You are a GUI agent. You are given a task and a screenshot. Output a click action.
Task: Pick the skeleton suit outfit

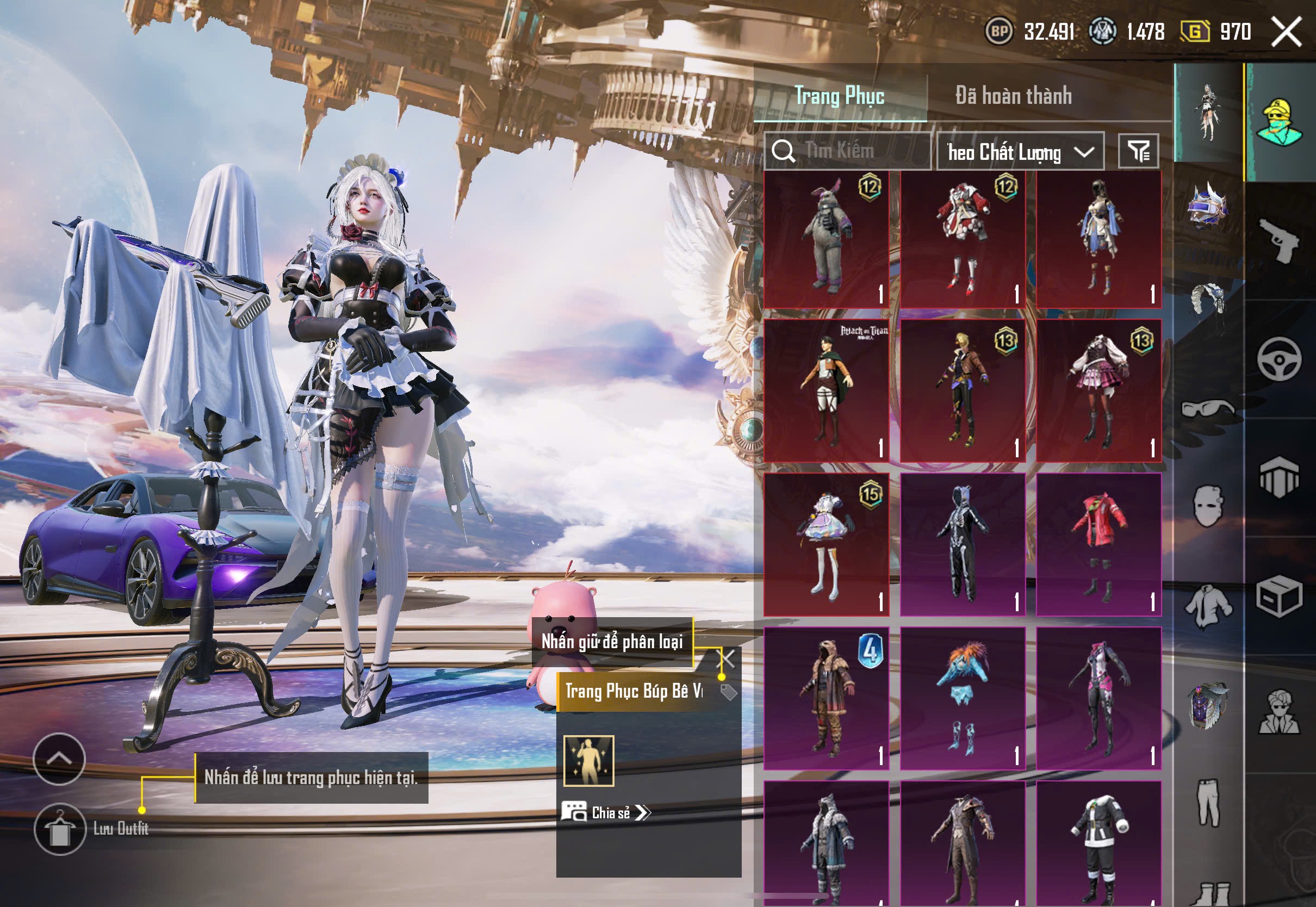coord(963,544)
